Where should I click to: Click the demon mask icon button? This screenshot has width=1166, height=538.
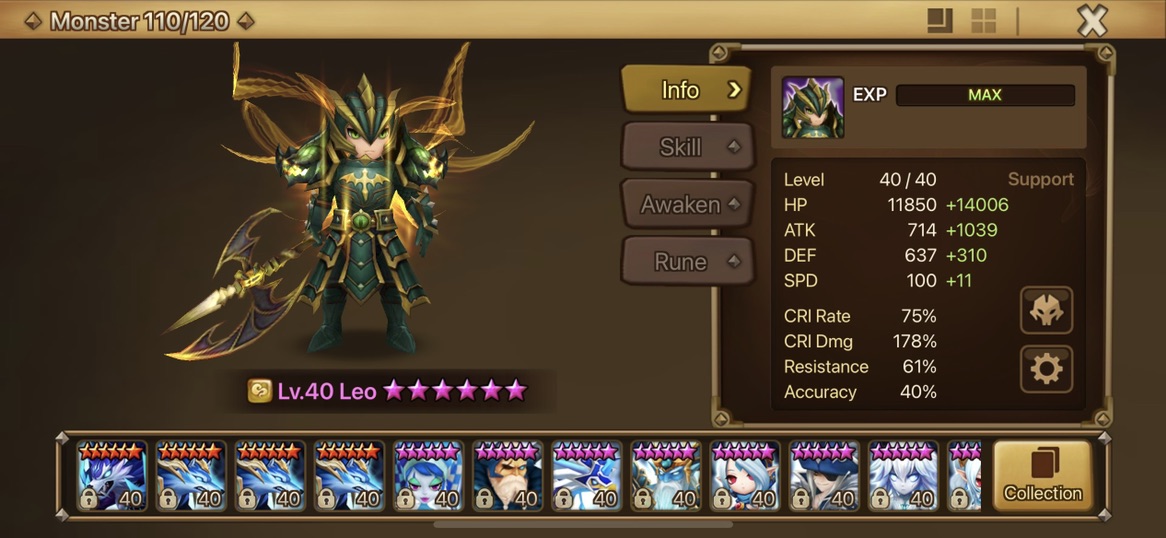pos(1046,311)
